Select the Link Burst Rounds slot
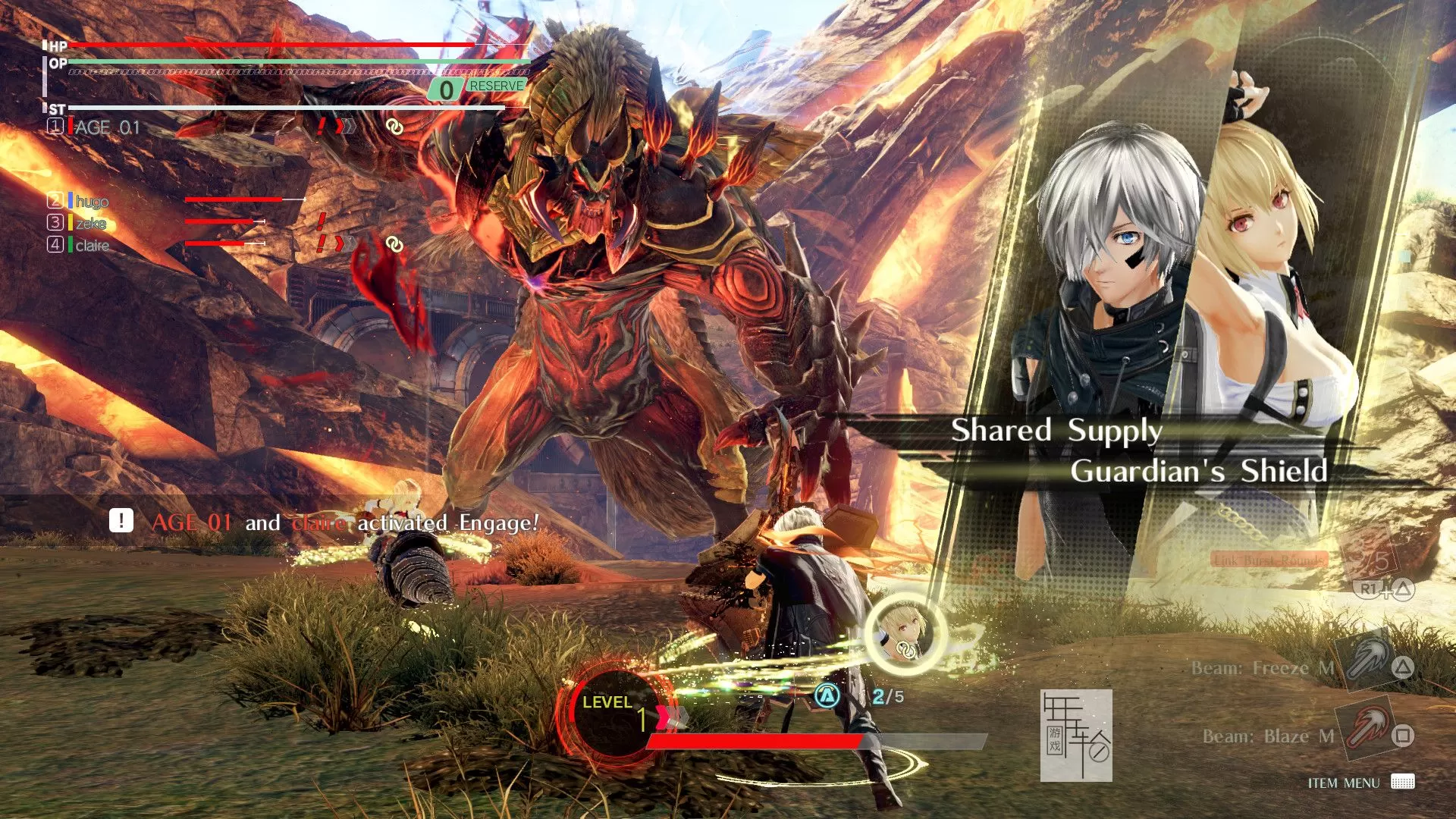 click(1269, 560)
